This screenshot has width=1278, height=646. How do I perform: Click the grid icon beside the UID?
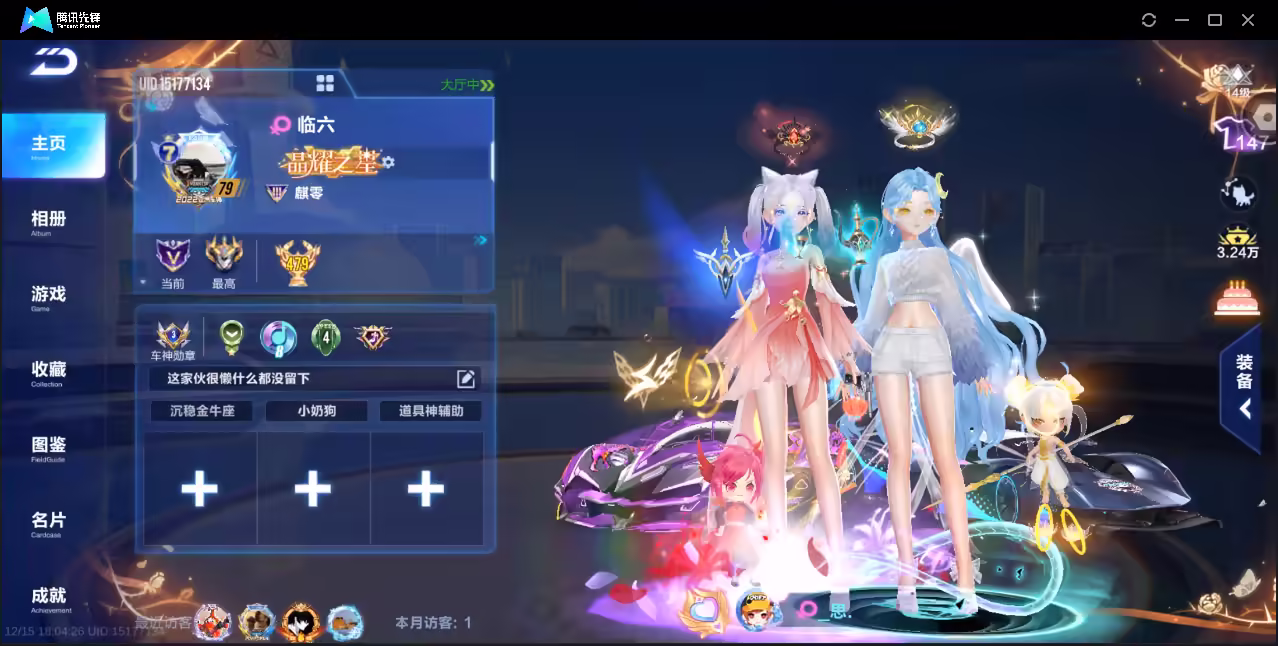325,83
